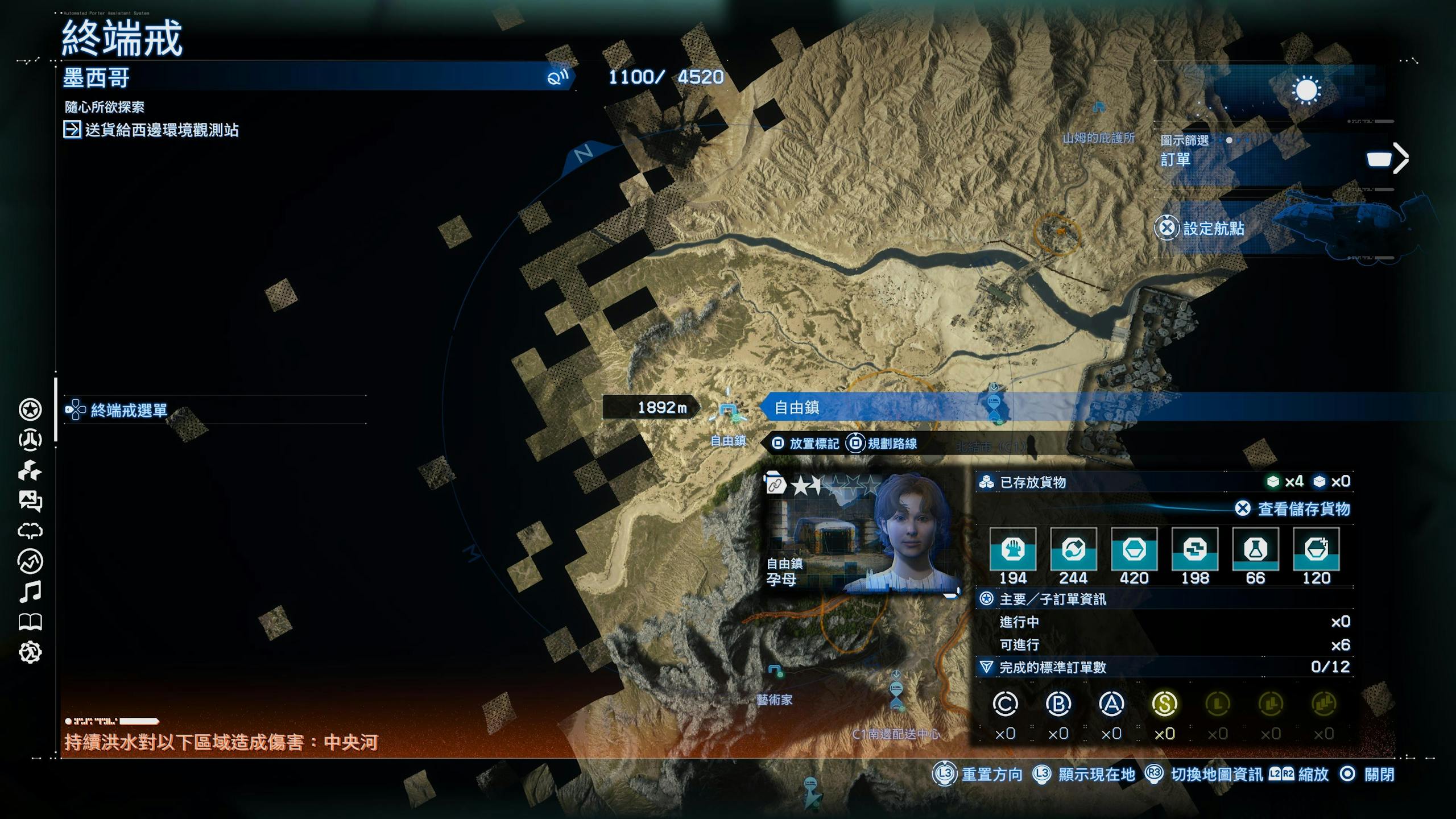
Task: Select 山姆的庇護所 marker on the map
Action: 1099,107
